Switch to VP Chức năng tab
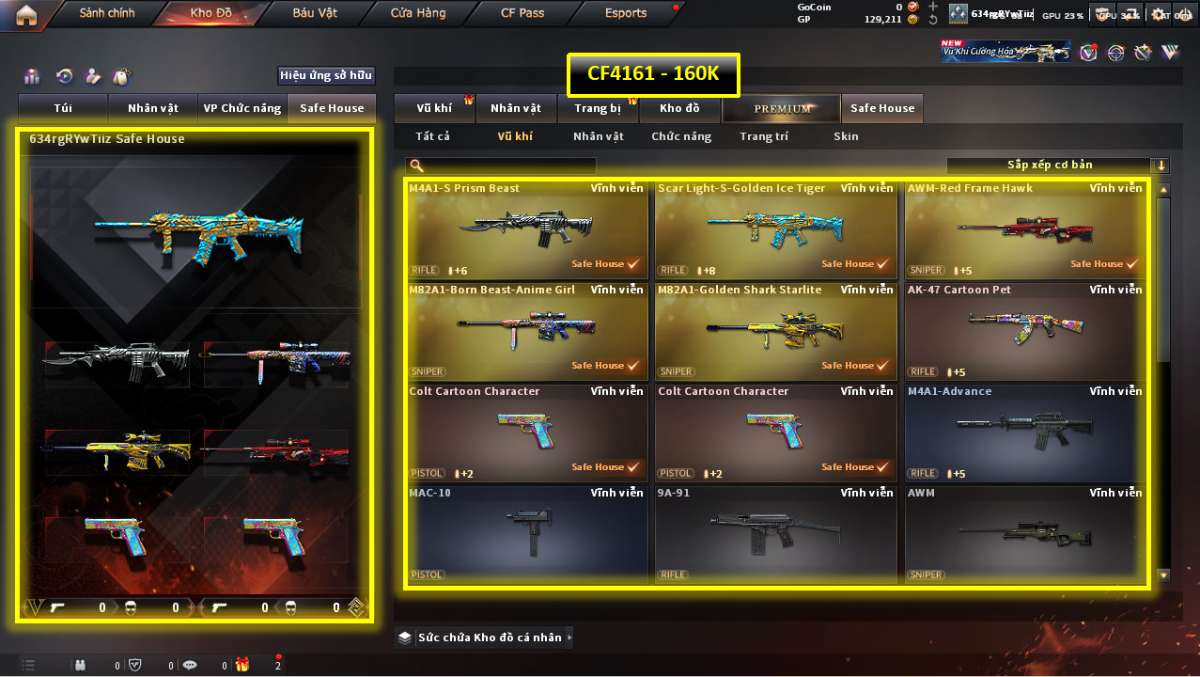 click(x=242, y=108)
